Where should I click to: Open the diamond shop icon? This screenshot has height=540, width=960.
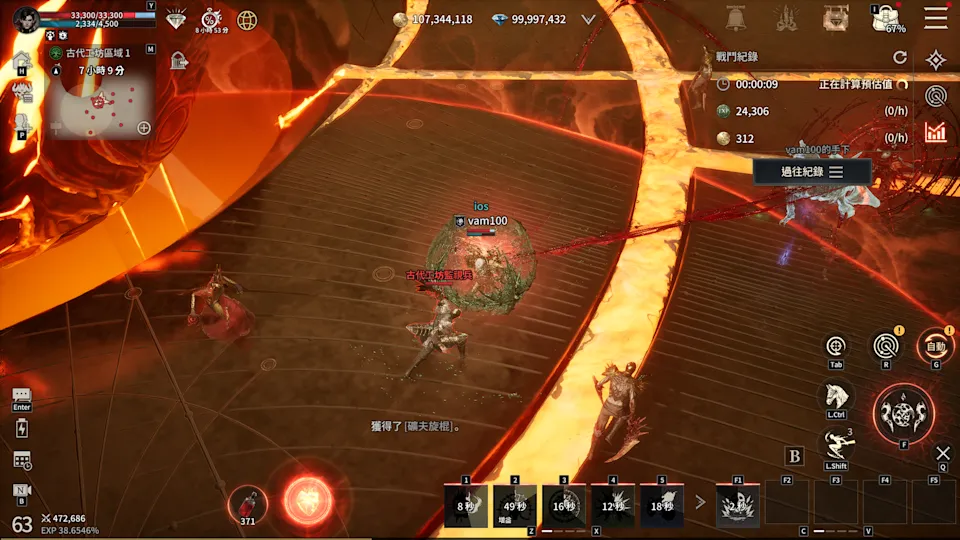point(176,19)
